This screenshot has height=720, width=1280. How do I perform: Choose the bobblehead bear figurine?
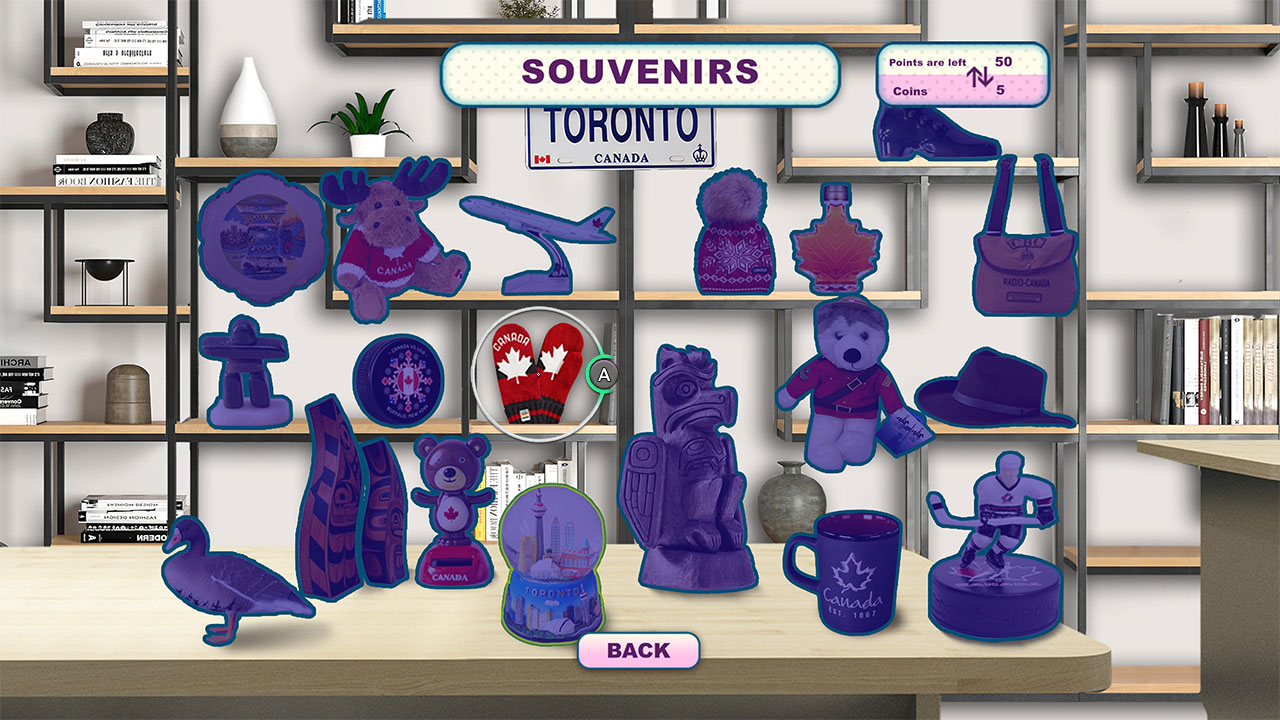click(452, 510)
